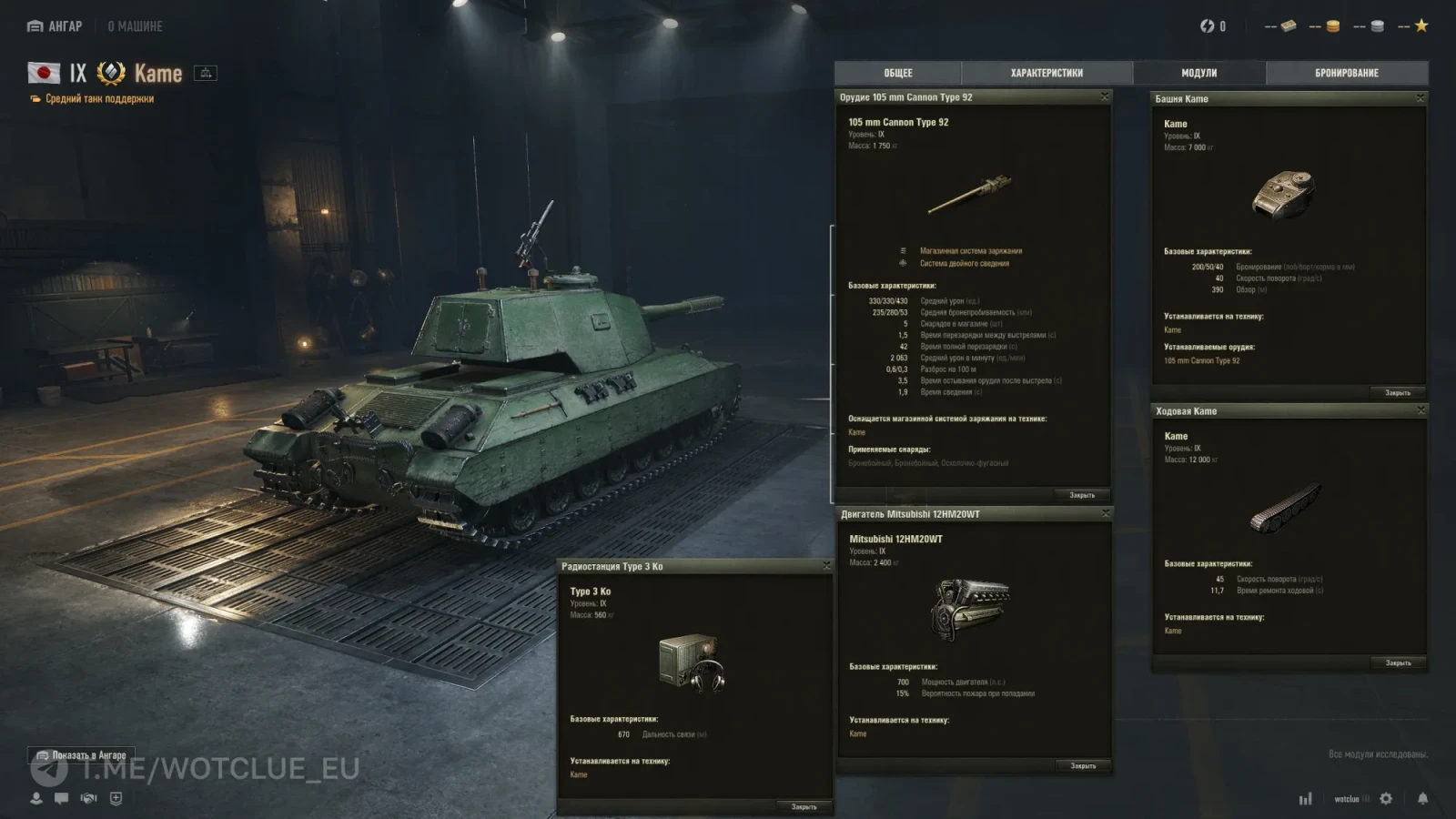This screenshot has height=819, width=1456.
Task: Click the compare icon beside Kame name
Action: tap(206, 73)
